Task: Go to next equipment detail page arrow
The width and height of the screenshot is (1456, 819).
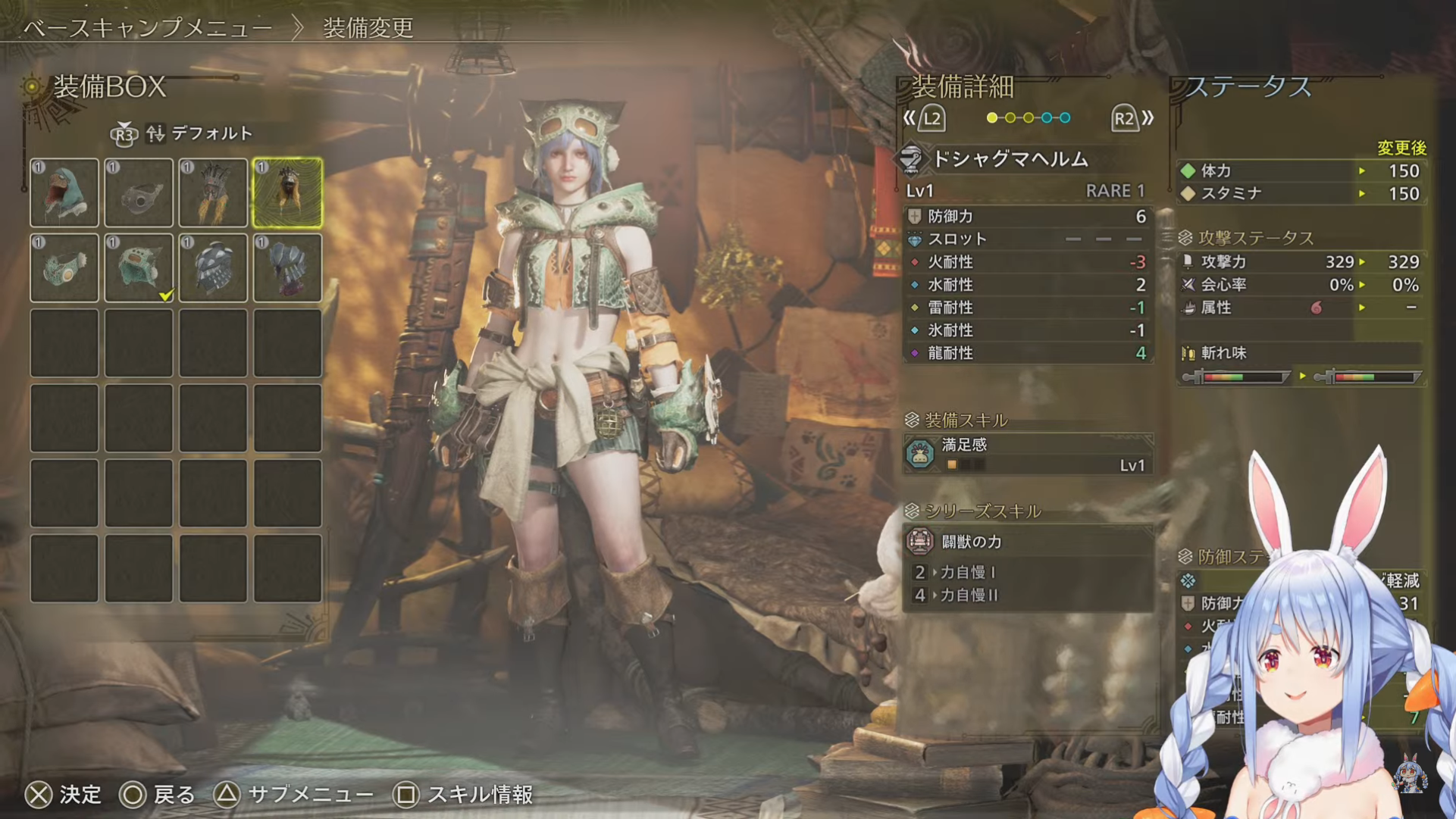Action: coord(1133,118)
